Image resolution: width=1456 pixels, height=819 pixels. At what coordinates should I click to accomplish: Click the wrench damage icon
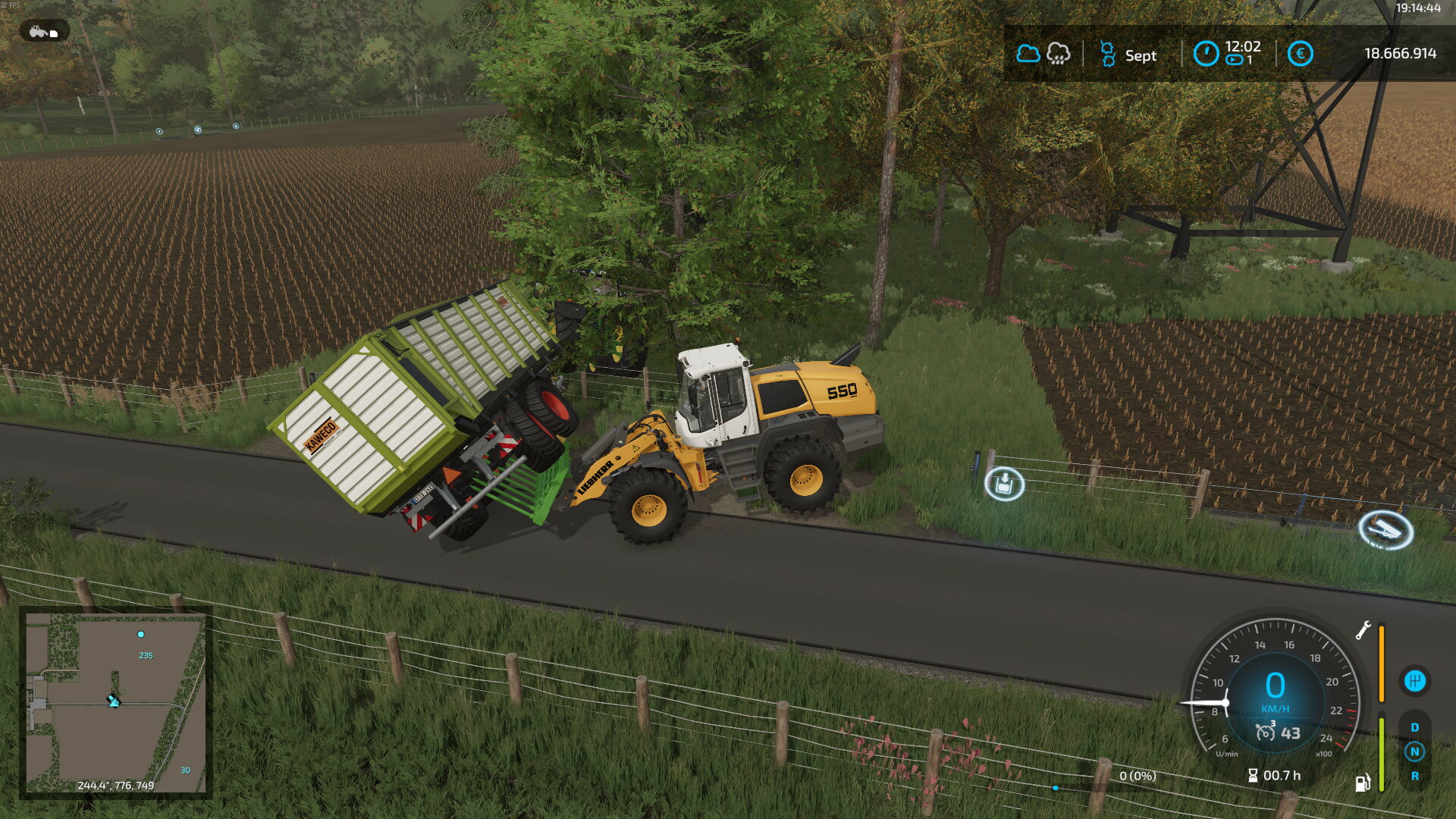click(1363, 630)
